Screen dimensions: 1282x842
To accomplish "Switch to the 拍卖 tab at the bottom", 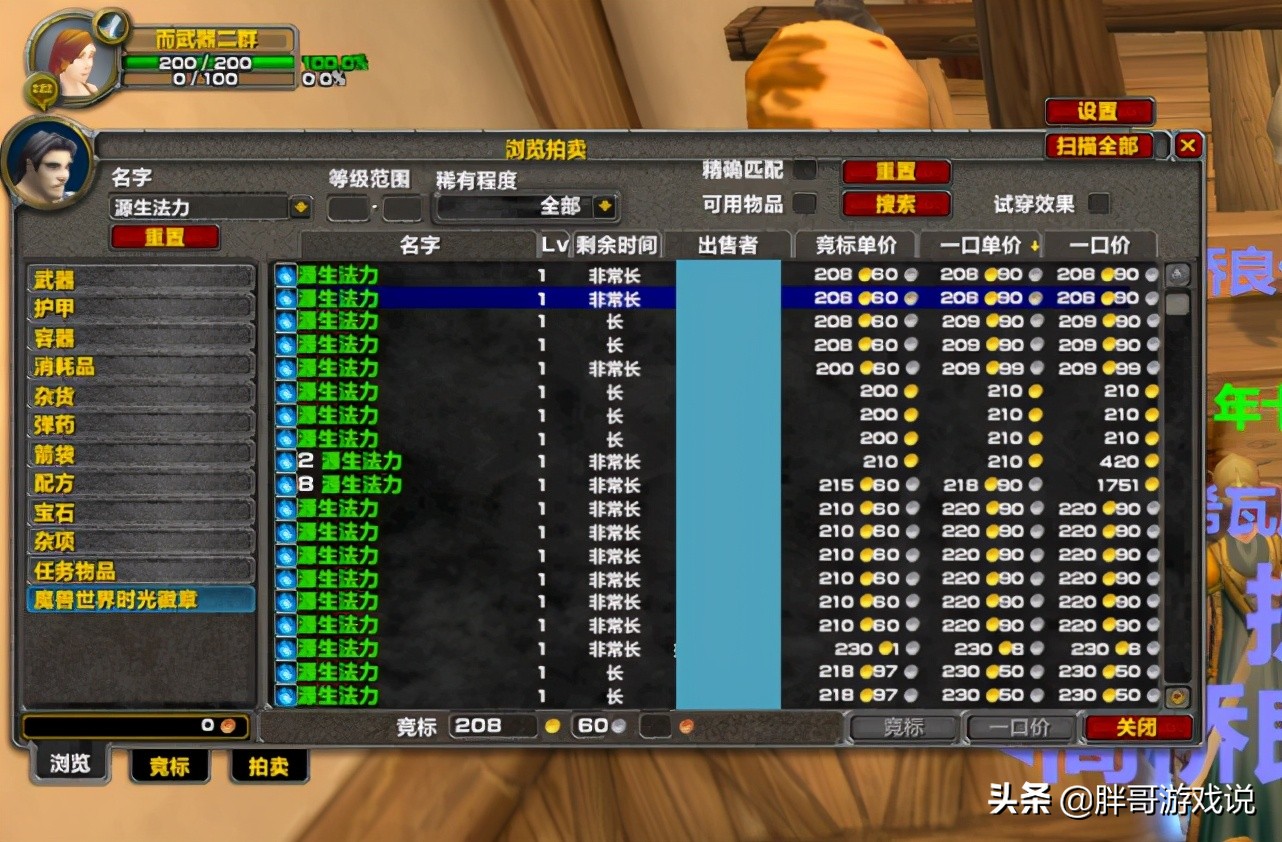I will tap(268, 766).
